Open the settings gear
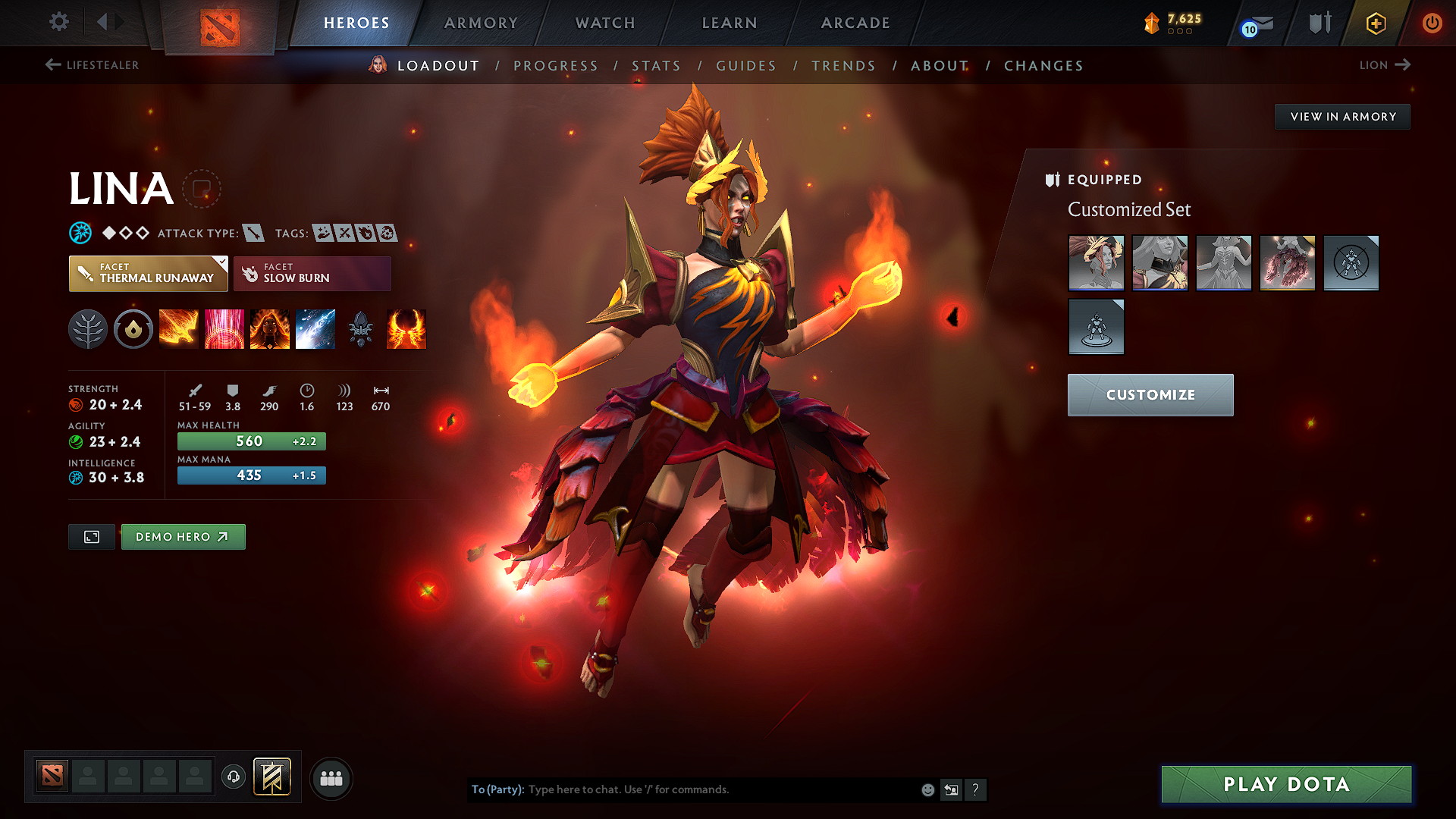This screenshot has width=1456, height=819. coord(59,22)
